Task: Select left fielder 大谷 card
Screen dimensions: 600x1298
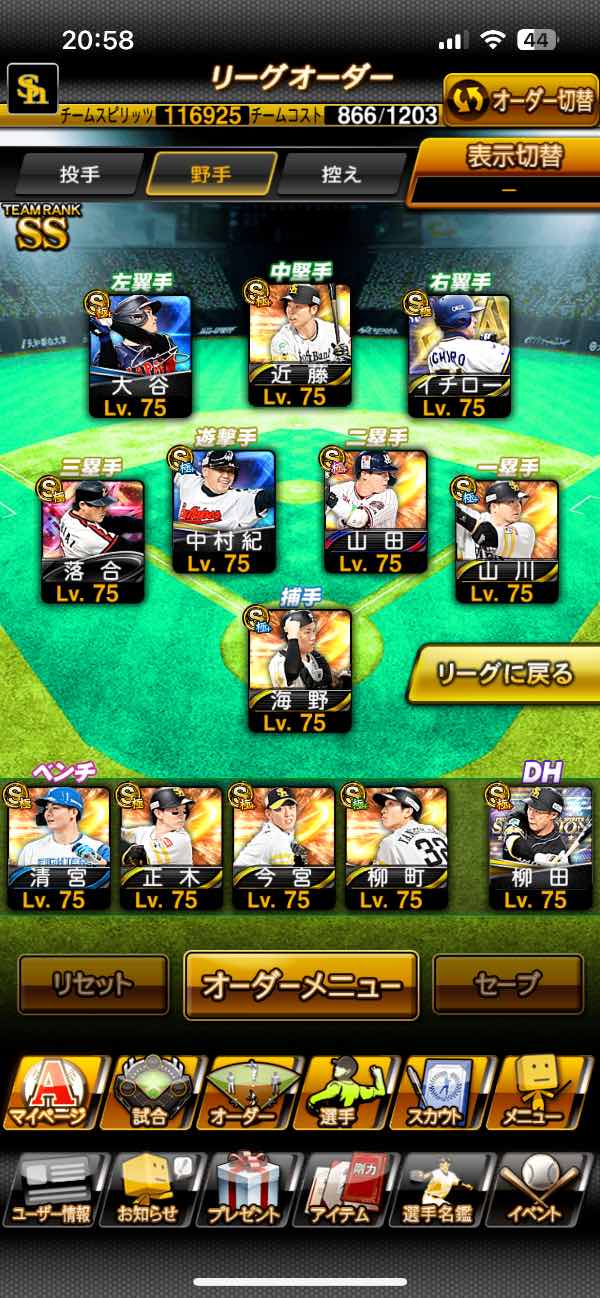Action: [140, 356]
